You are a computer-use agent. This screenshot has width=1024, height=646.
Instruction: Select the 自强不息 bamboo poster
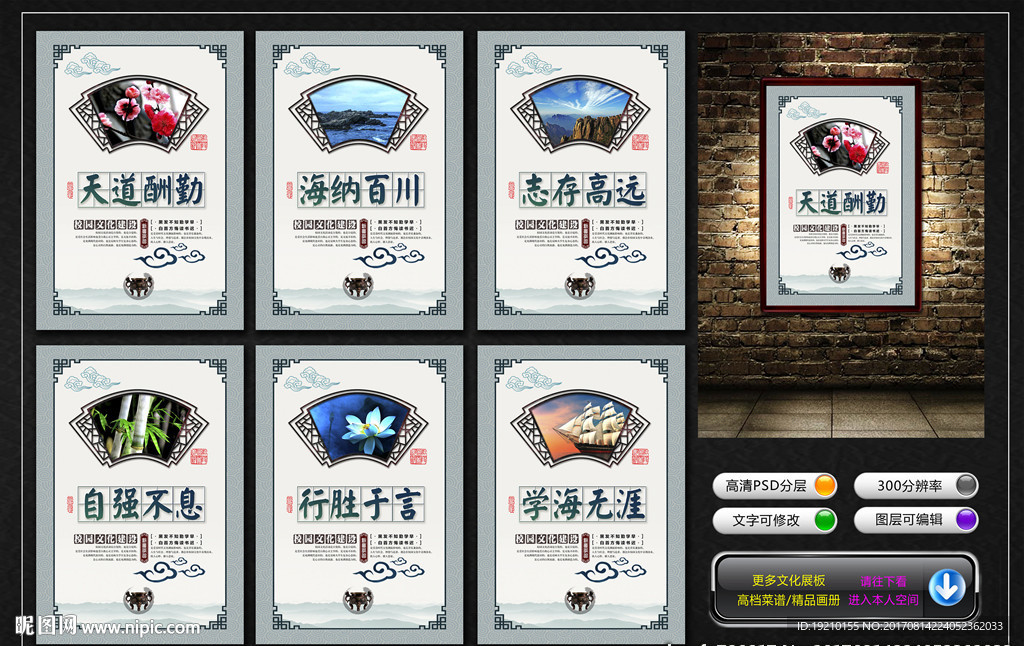(x=140, y=494)
